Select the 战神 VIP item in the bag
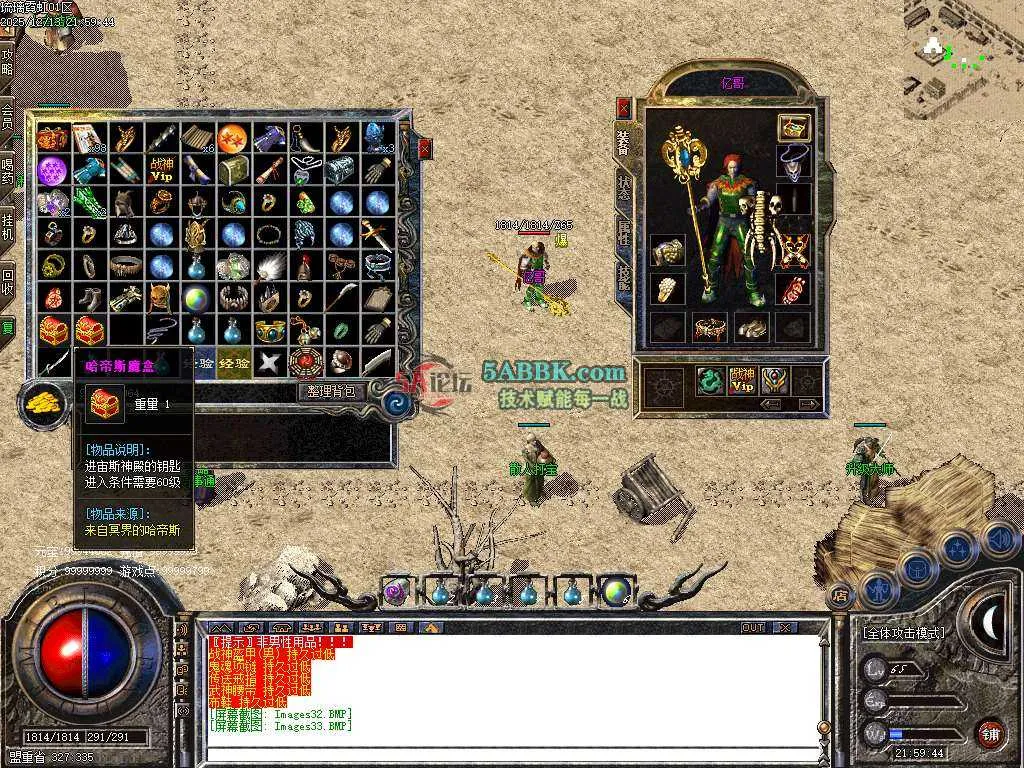 [x=161, y=169]
